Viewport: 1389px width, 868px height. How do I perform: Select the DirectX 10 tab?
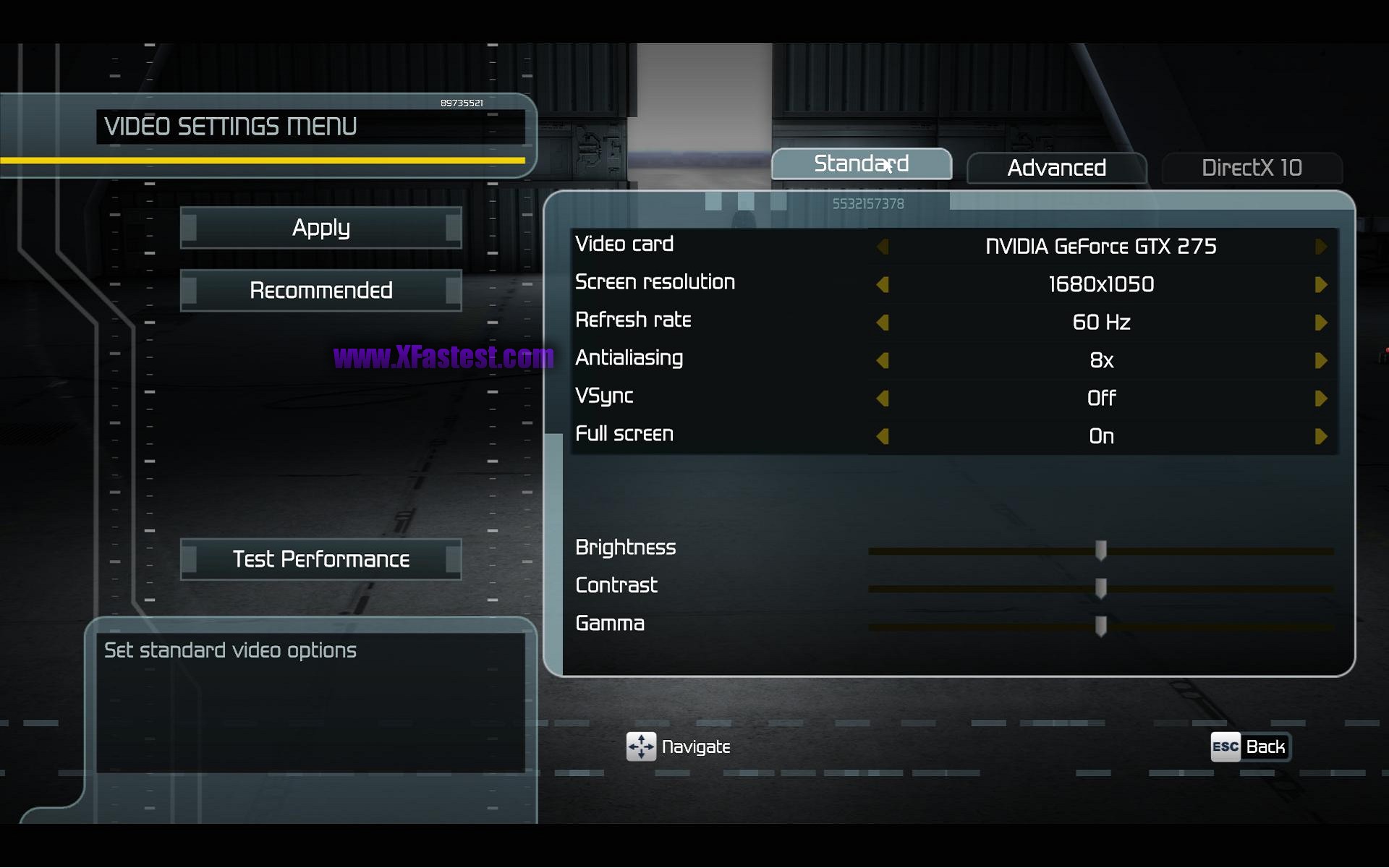click(x=1252, y=168)
